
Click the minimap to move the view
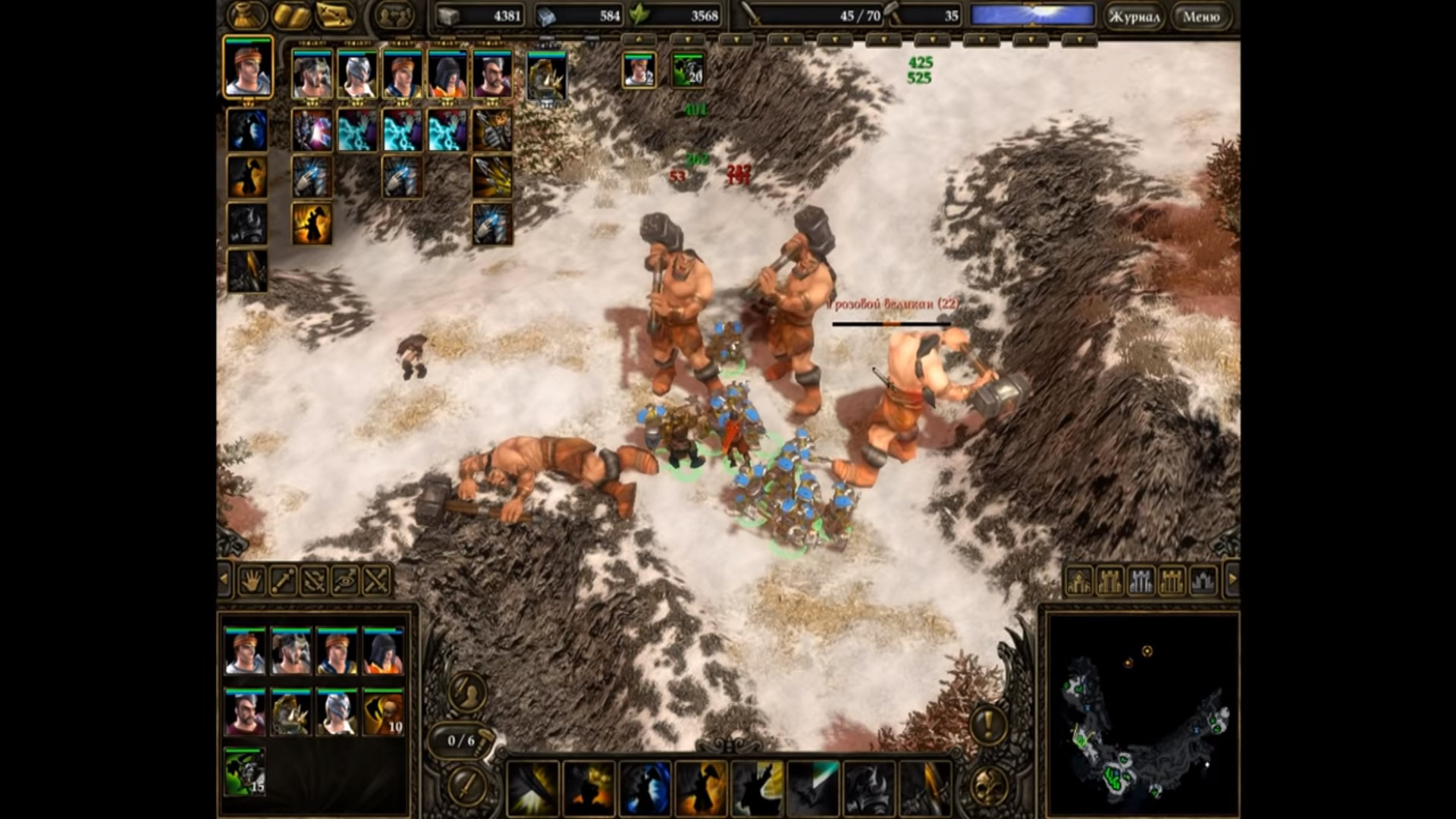[1142, 713]
